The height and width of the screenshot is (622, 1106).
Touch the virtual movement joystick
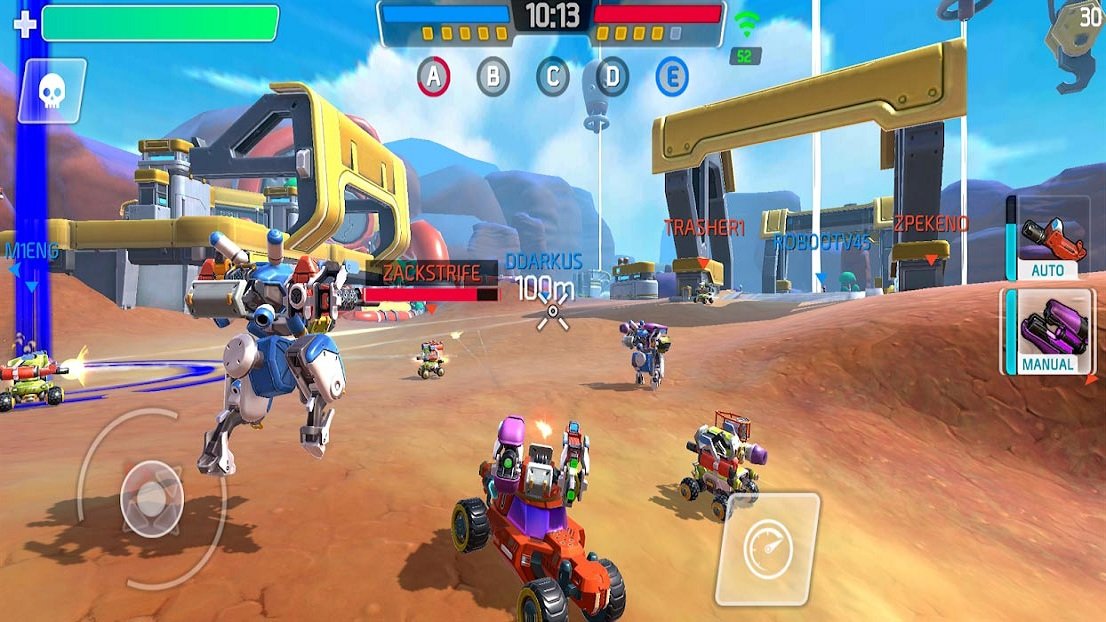151,498
